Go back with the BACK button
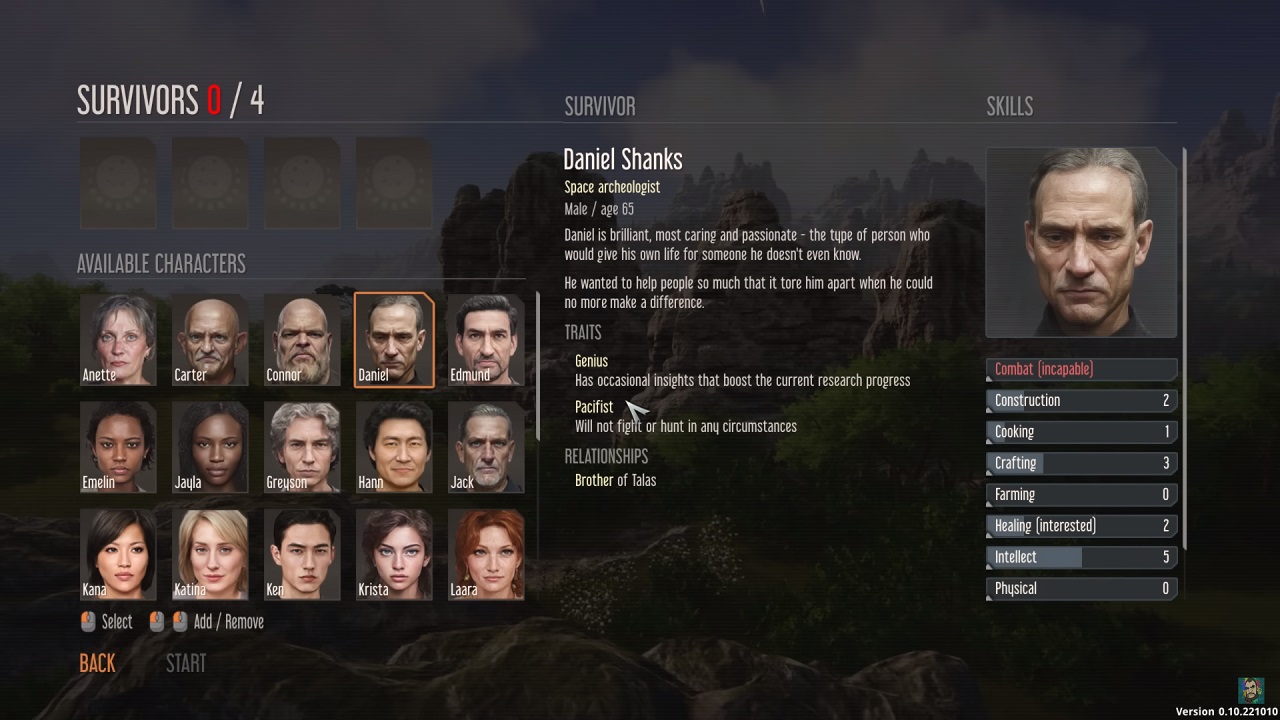The height and width of the screenshot is (720, 1280). coord(97,663)
